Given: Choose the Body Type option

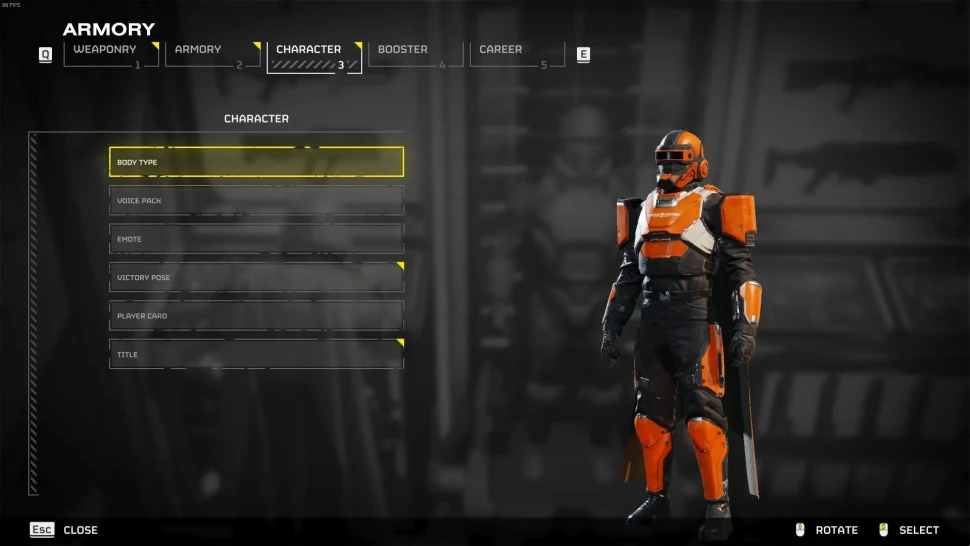Looking at the screenshot, I should tap(256, 162).
